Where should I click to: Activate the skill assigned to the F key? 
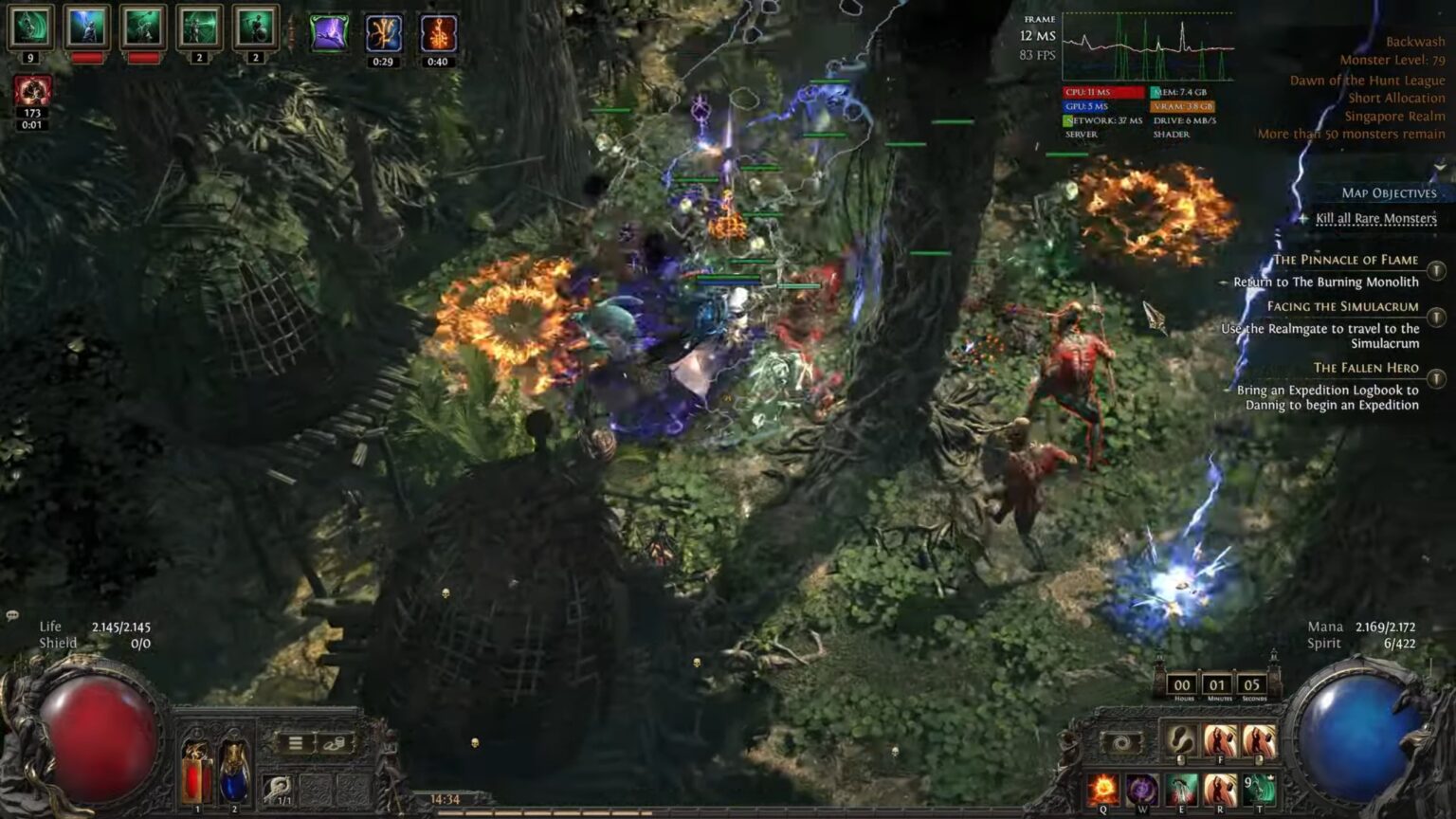point(1222,740)
